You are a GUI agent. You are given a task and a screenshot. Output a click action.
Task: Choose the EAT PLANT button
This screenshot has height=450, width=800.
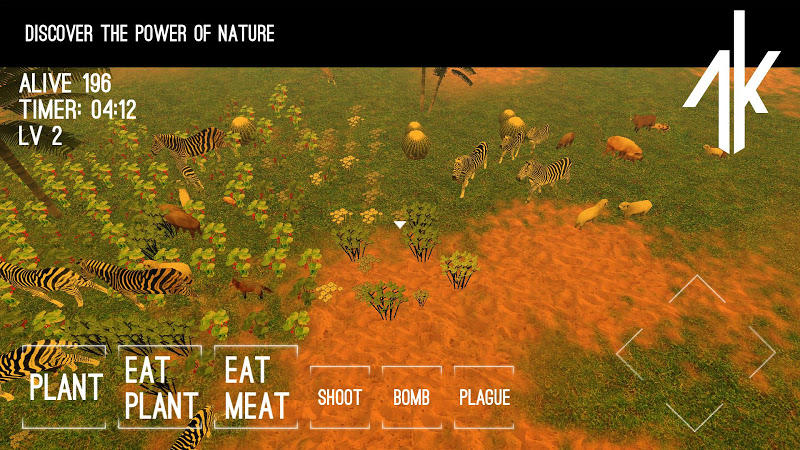click(160, 387)
